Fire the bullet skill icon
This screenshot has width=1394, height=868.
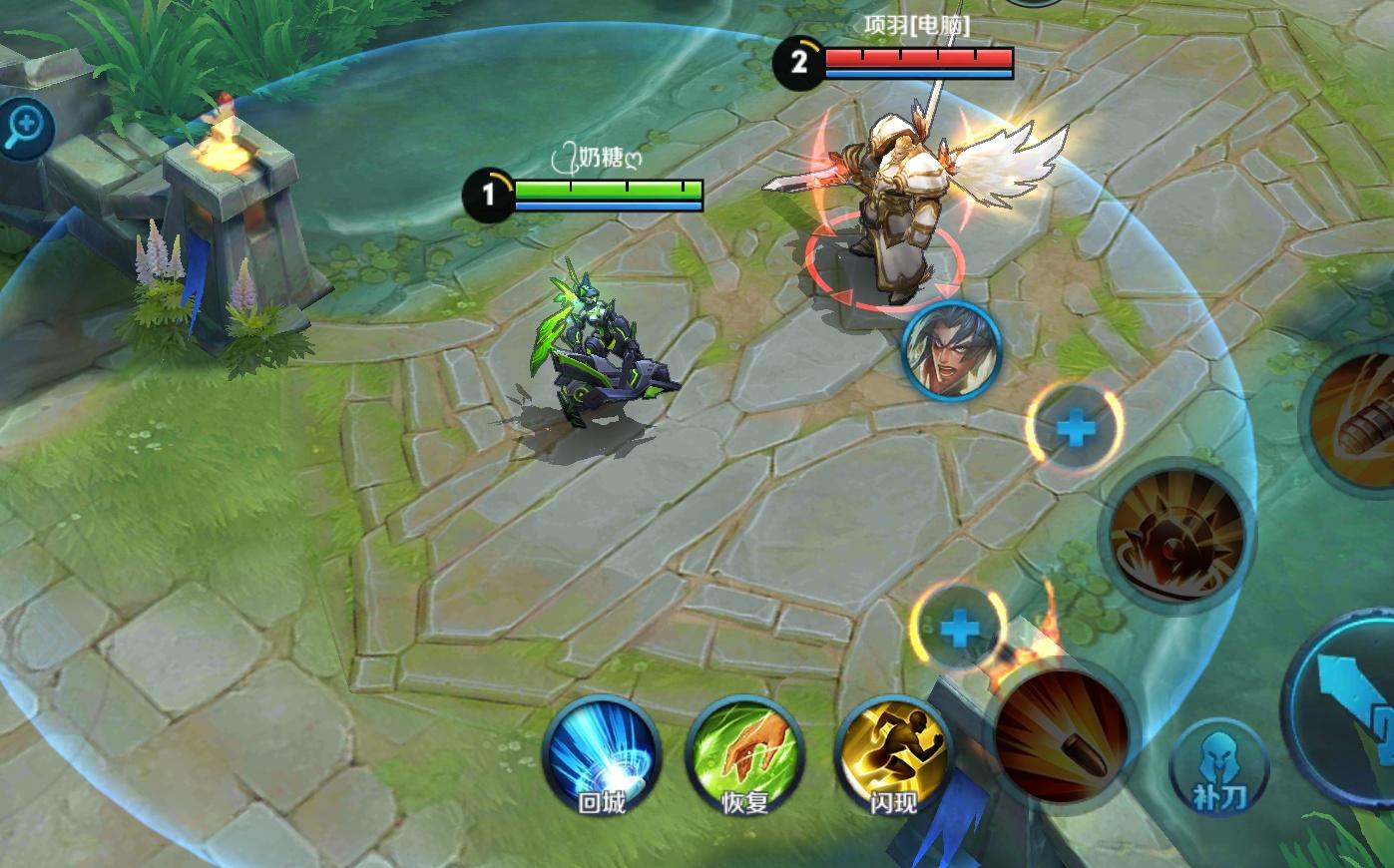click(x=1062, y=736)
